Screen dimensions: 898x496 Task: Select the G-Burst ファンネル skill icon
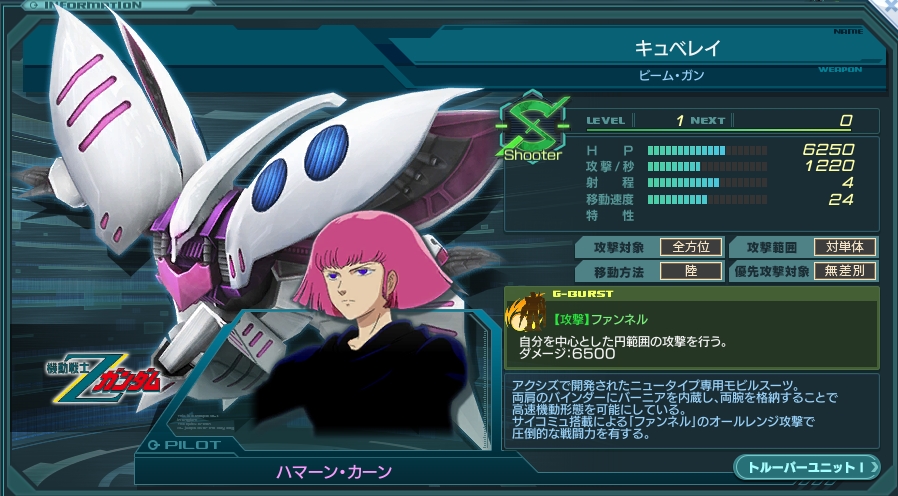(527, 312)
